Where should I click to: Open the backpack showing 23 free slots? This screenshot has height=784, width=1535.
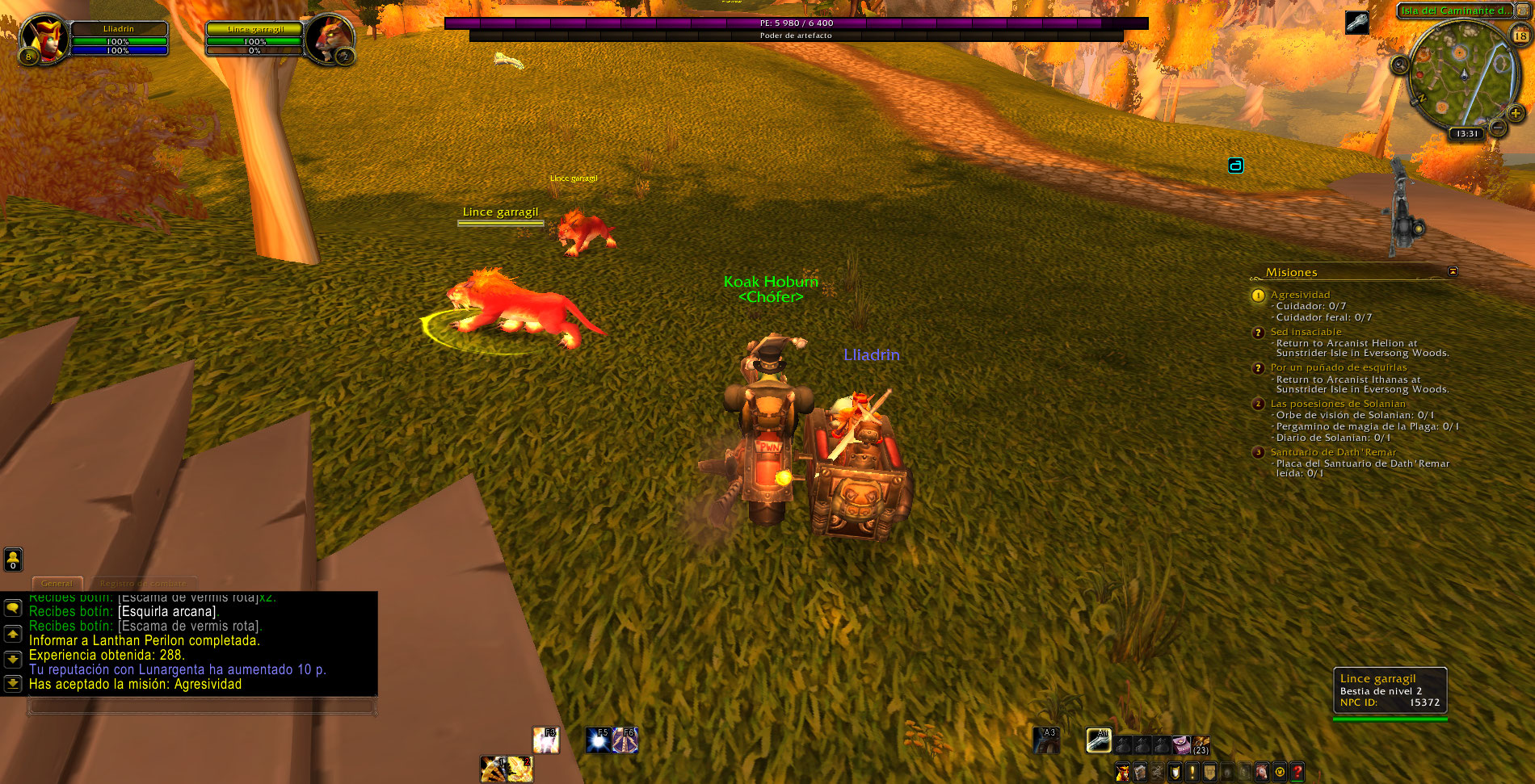pos(1201,744)
